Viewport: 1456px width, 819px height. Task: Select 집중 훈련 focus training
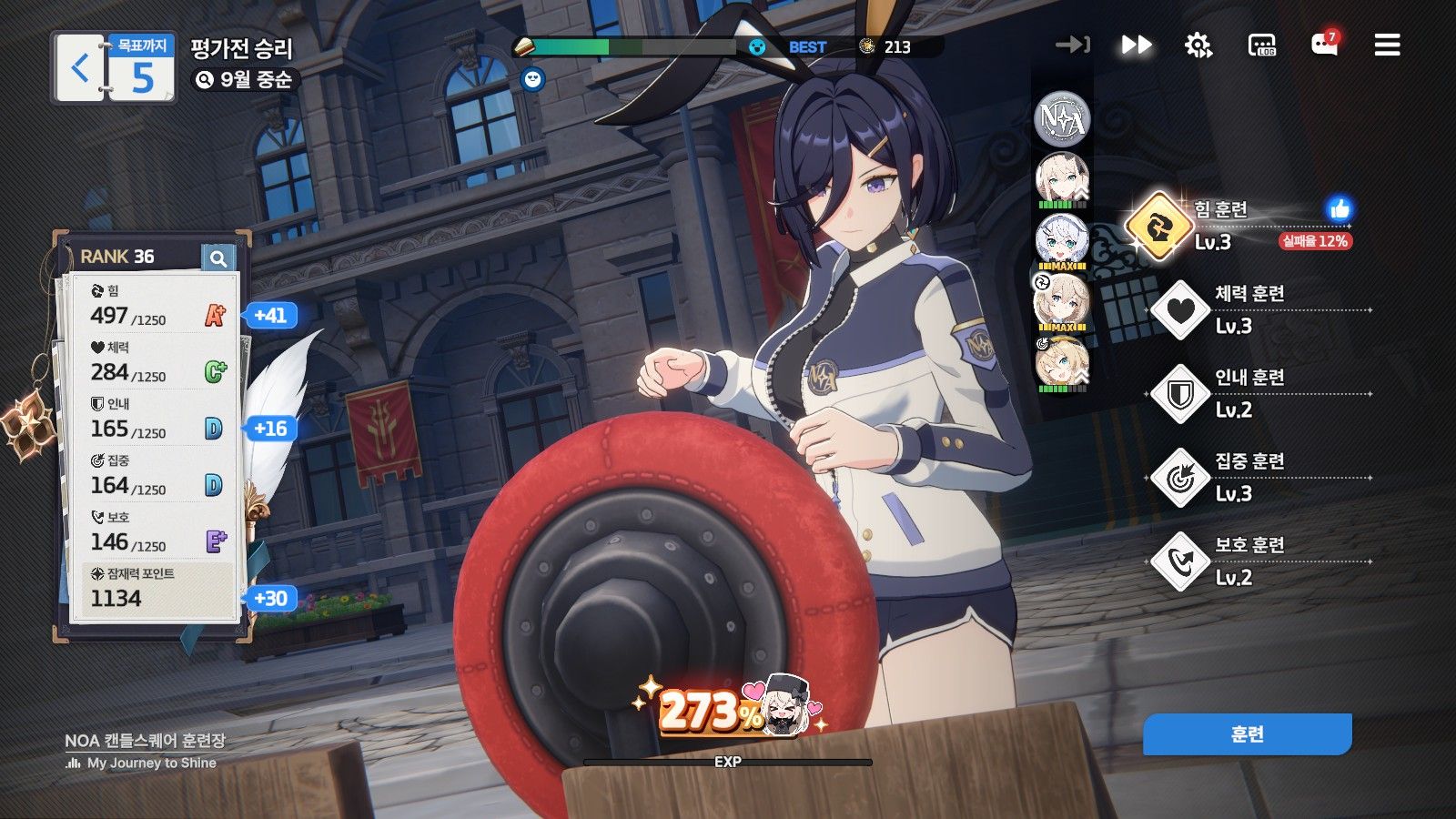[x=1180, y=478]
